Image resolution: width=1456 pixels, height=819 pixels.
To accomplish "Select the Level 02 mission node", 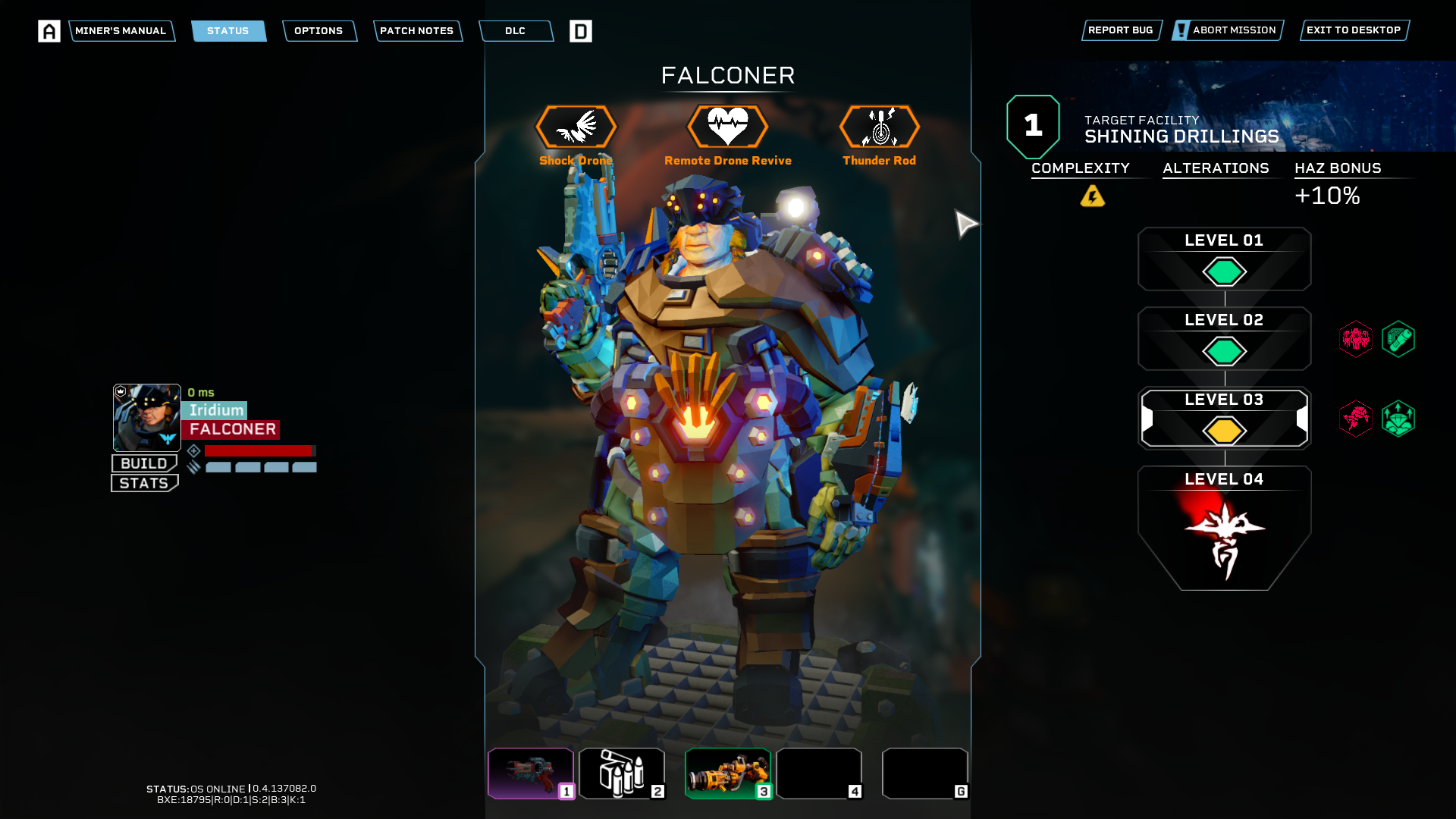I will pos(1224,339).
